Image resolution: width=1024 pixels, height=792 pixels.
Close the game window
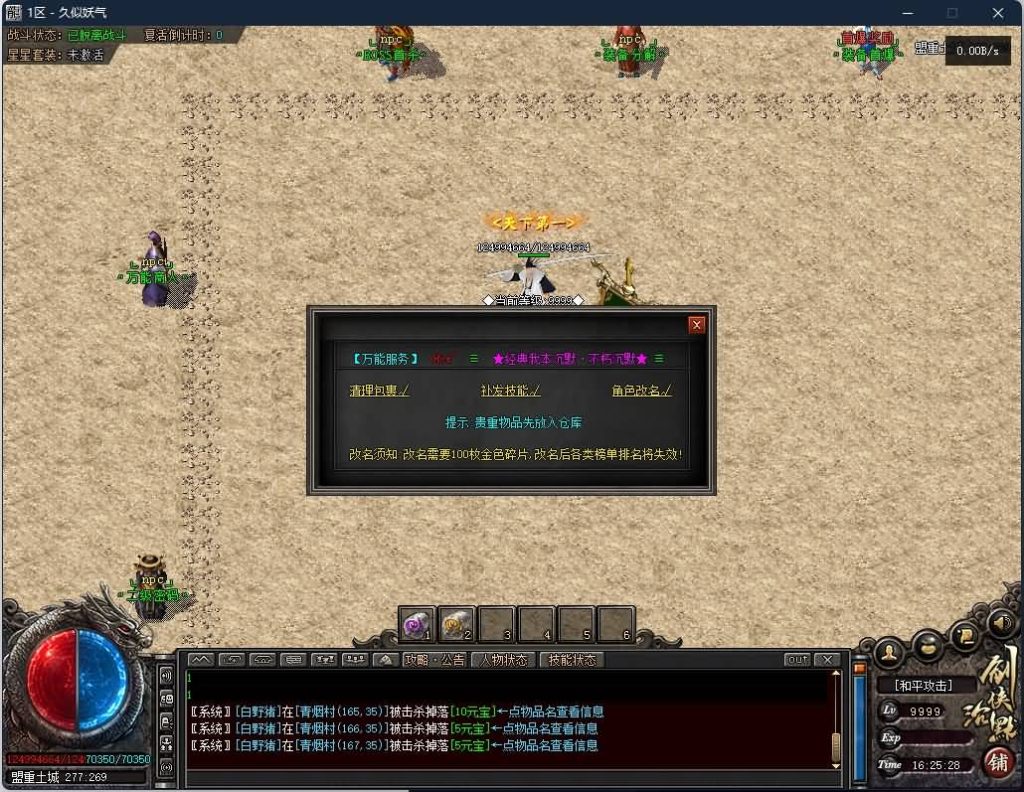(x=998, y=13)
